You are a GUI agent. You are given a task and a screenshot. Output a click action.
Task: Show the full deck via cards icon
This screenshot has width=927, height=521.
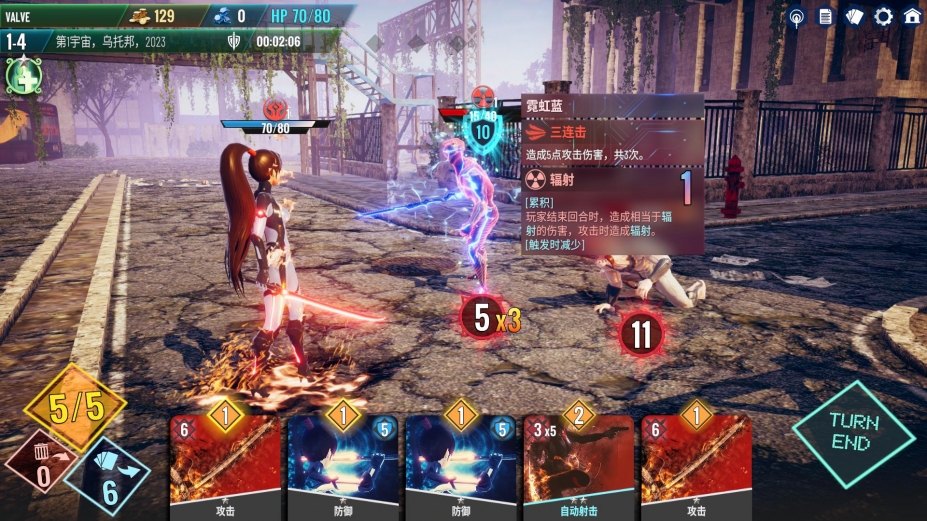(x=854, y=16)
